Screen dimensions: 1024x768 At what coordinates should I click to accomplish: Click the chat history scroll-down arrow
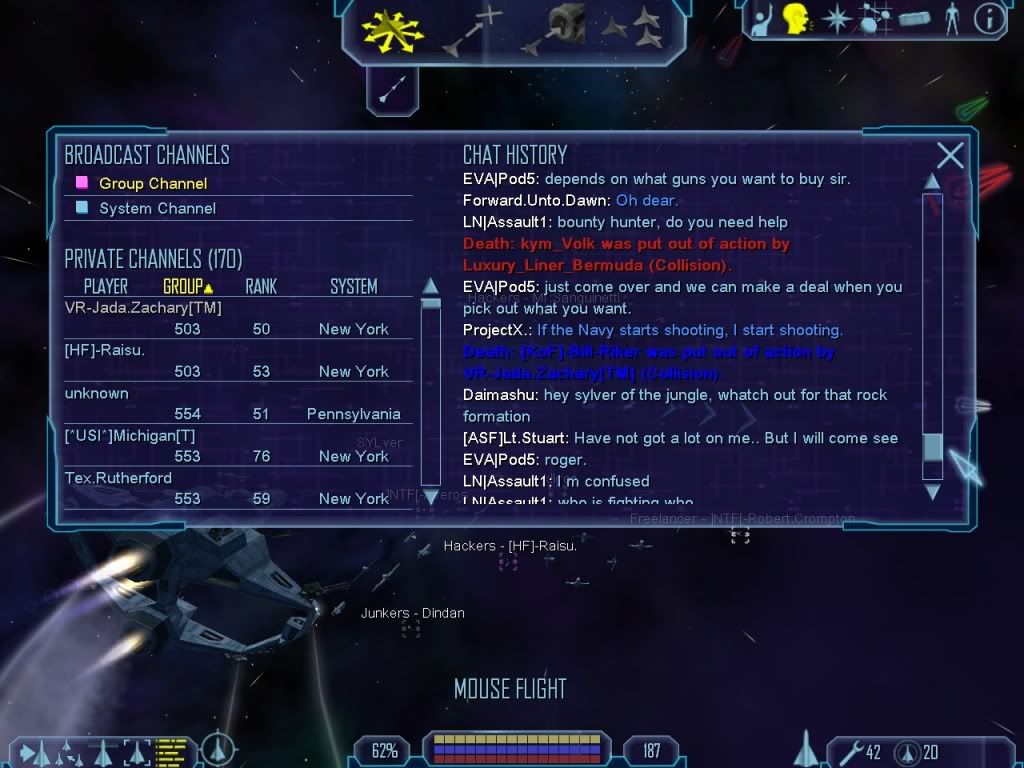point(932,491)
